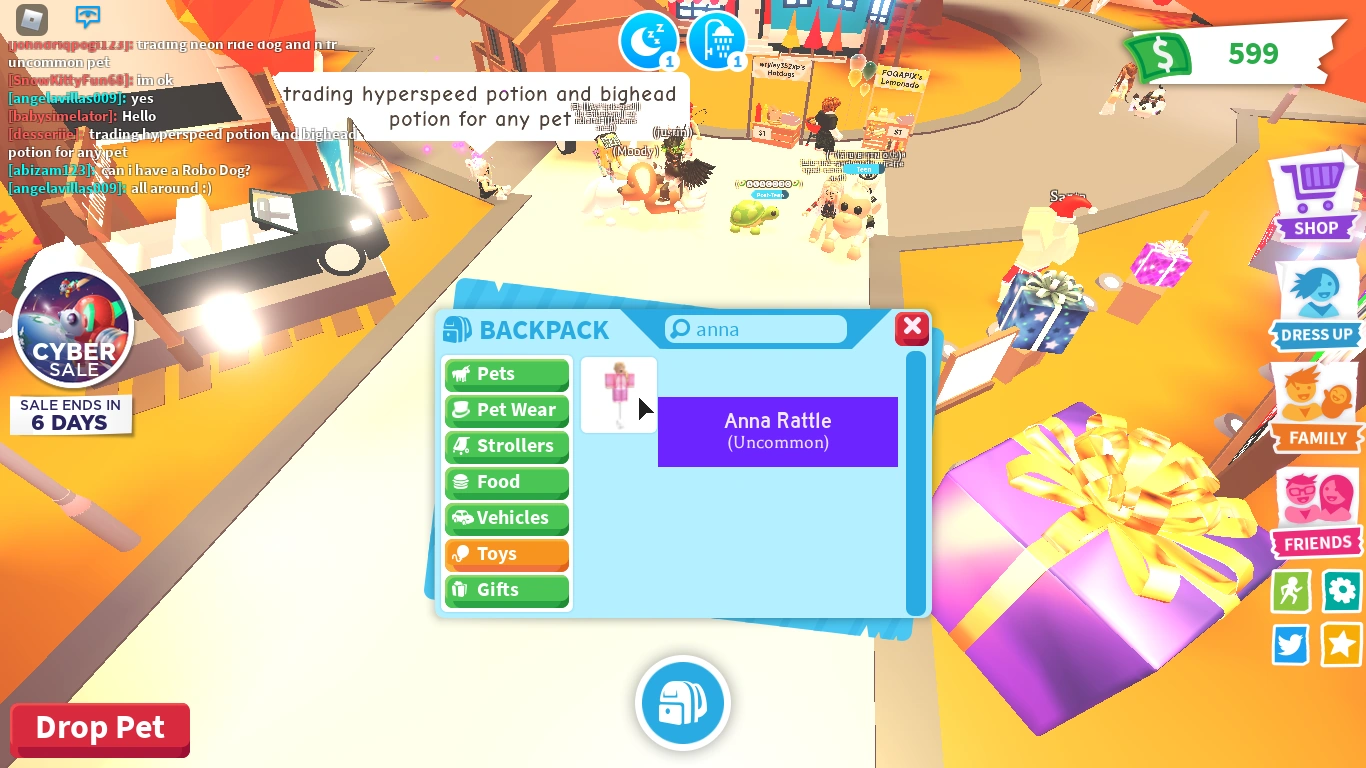Click the Twitter codes icon
This screenshot has width=1366, height=768.
click(x=1290, y=645)
